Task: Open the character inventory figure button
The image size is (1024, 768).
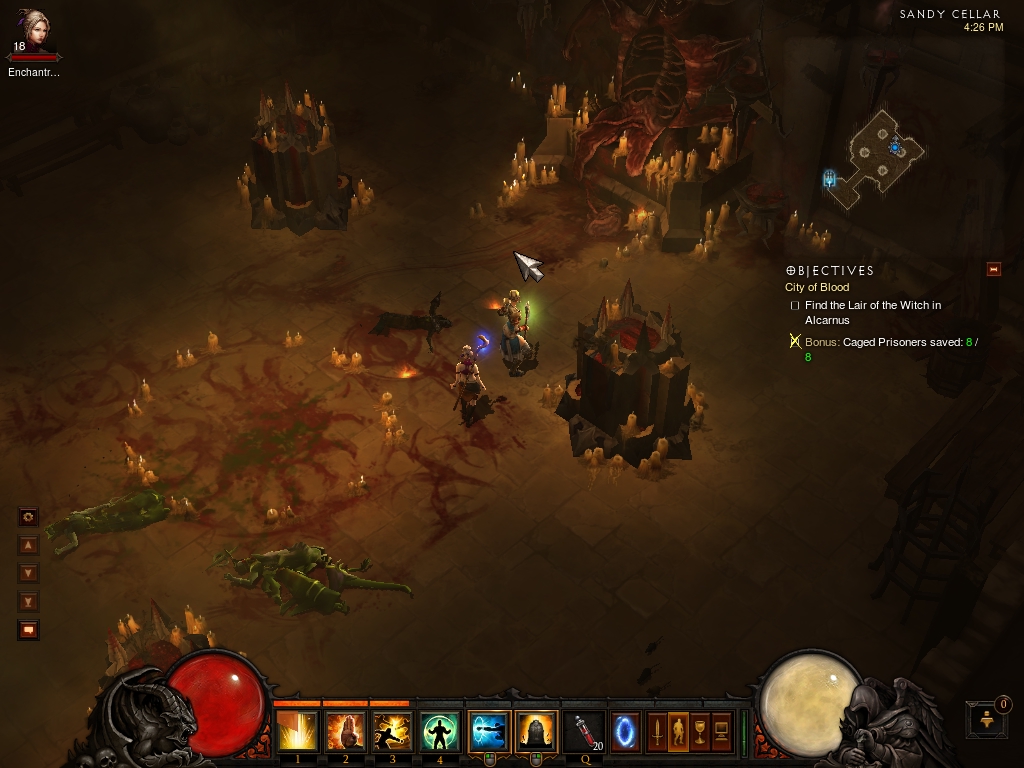Action: tap(678, 732)
